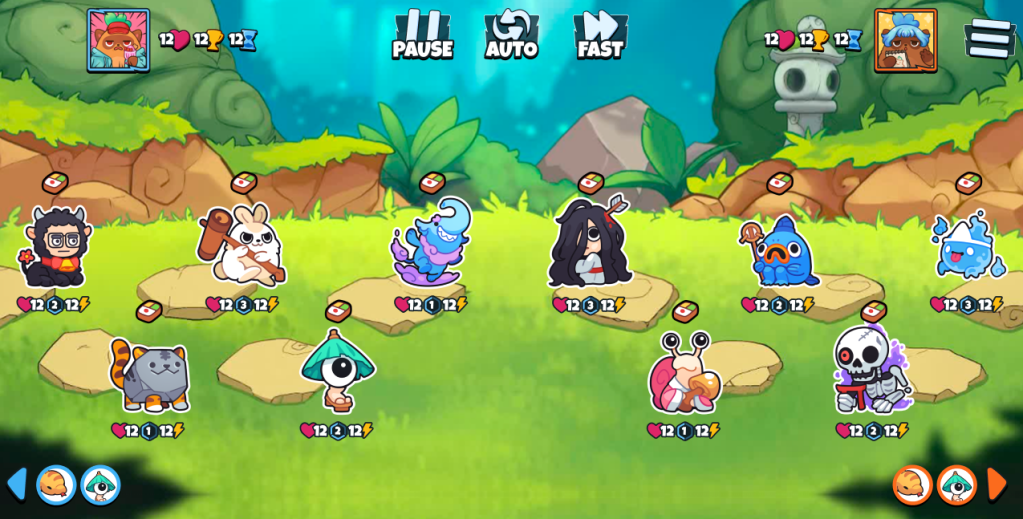The width and height of the screenshot is (1023, 519).
Task: Select the orange-ringed sleeping orange cat icon
Action: pos(912,485)
